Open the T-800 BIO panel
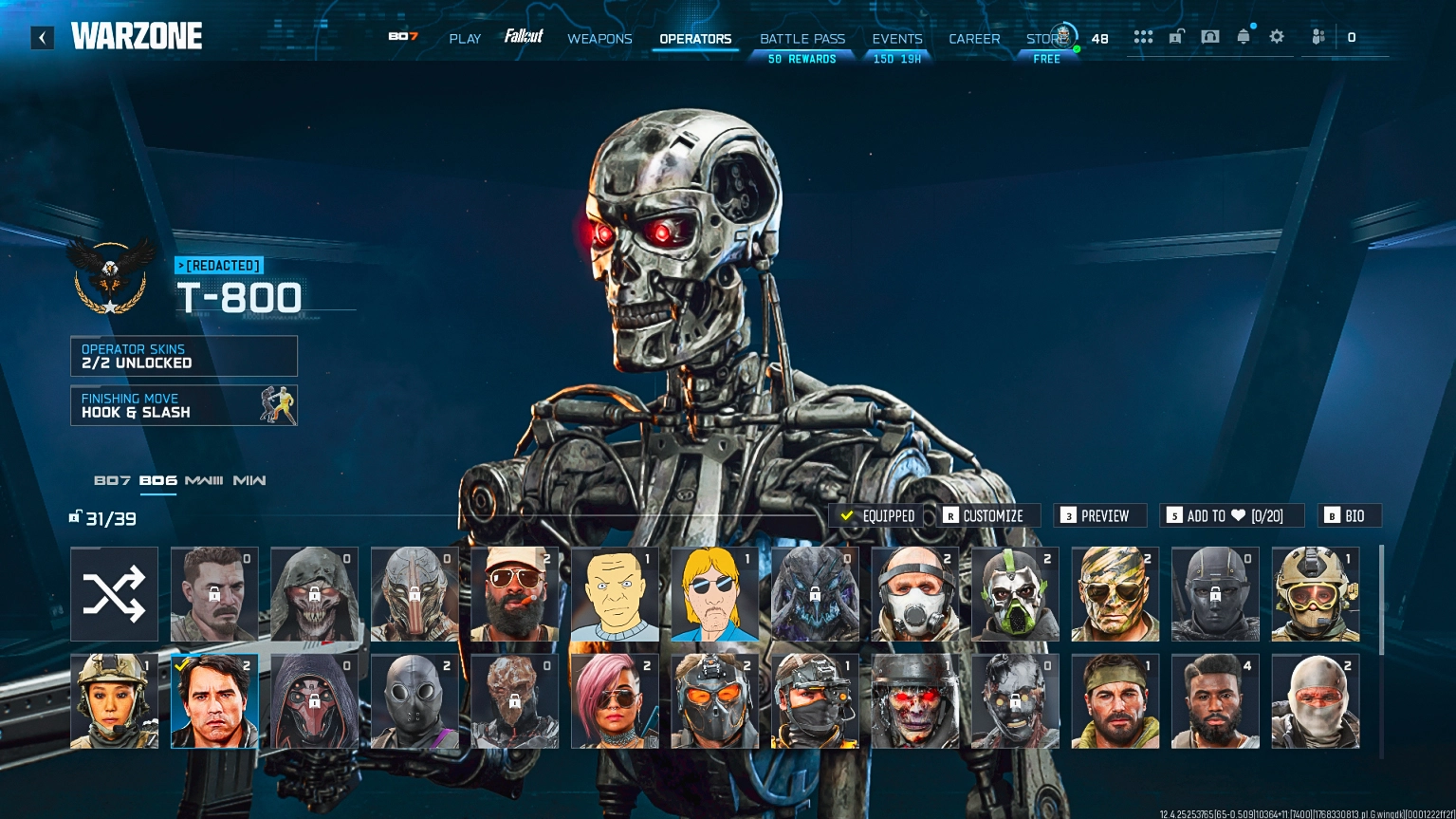 click(1349, 515)
